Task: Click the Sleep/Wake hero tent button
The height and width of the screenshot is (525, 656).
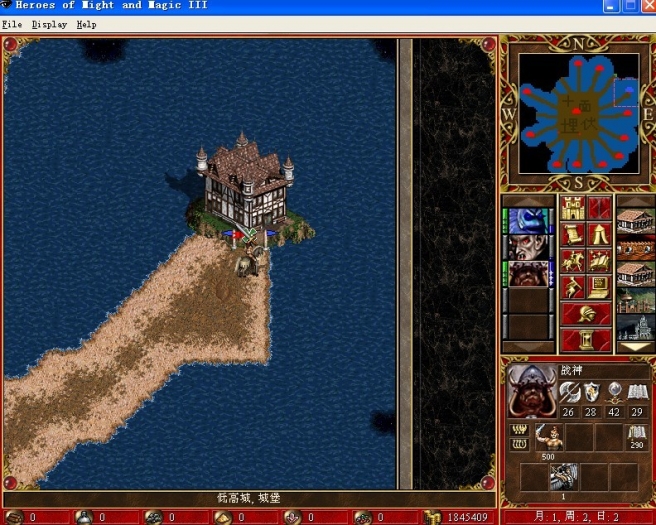Action: pyautogui.click(x=599, y=234)
